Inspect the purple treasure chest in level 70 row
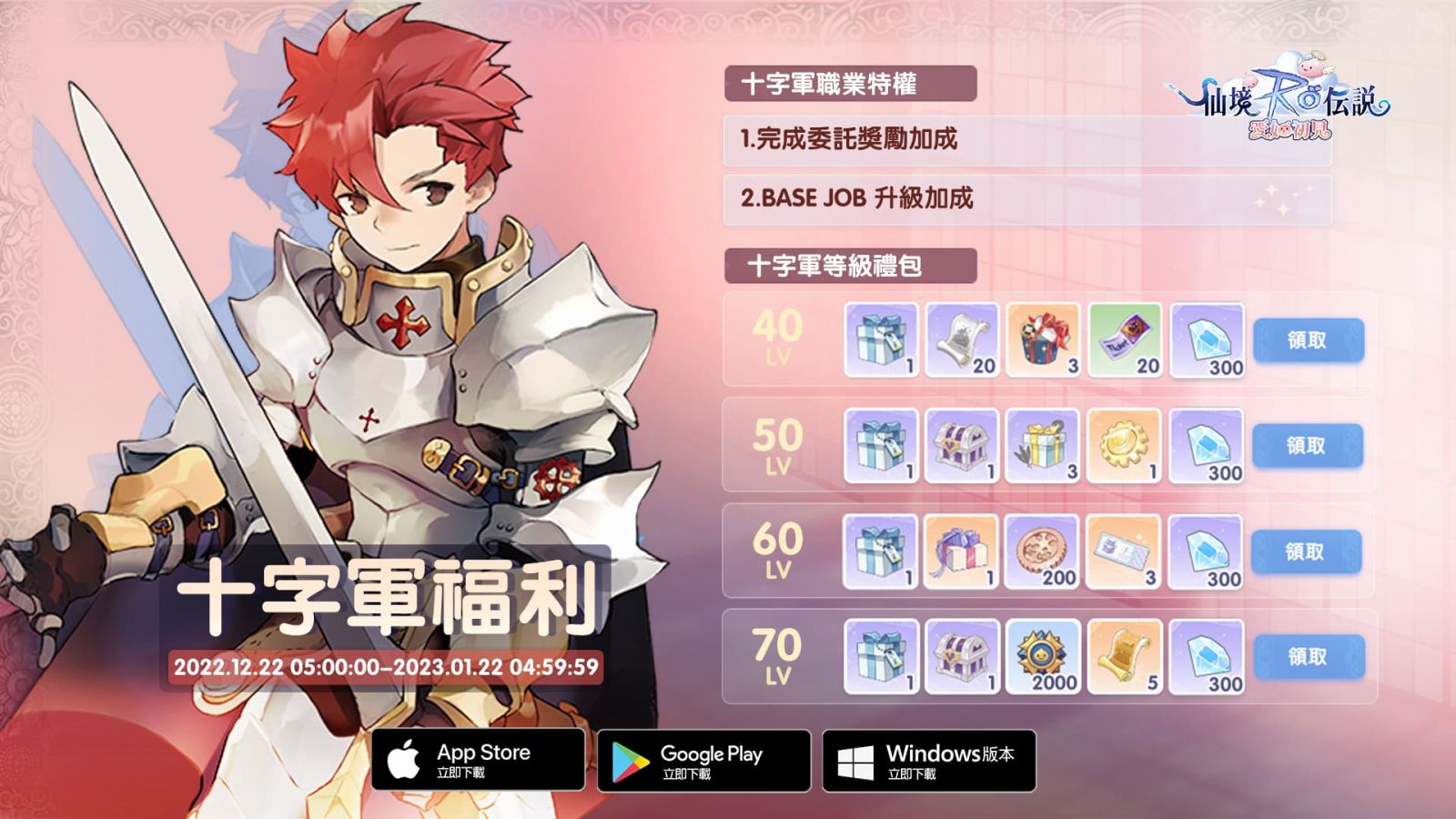 [962, 656]
